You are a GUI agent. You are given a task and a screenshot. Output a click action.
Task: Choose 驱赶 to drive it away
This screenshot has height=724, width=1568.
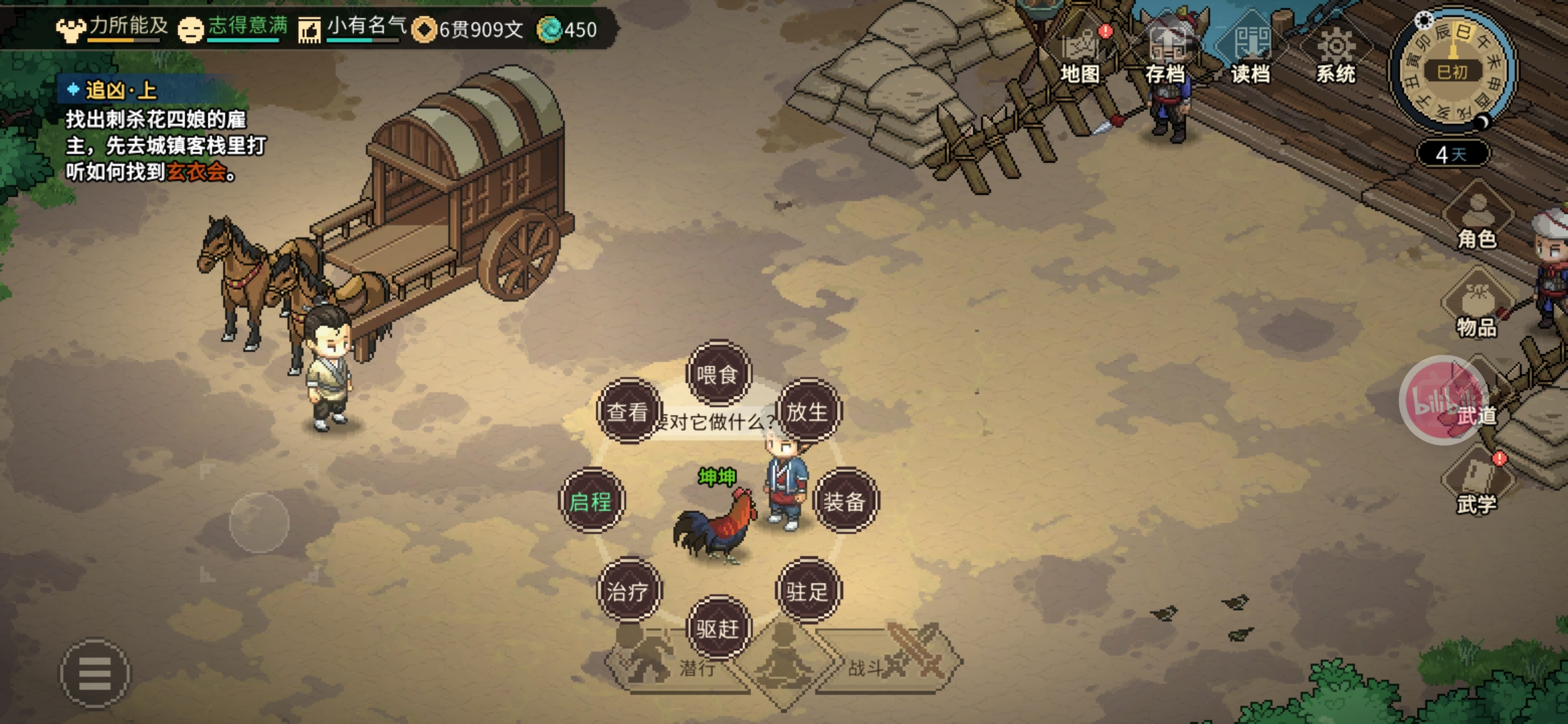[x=718, y=628]
